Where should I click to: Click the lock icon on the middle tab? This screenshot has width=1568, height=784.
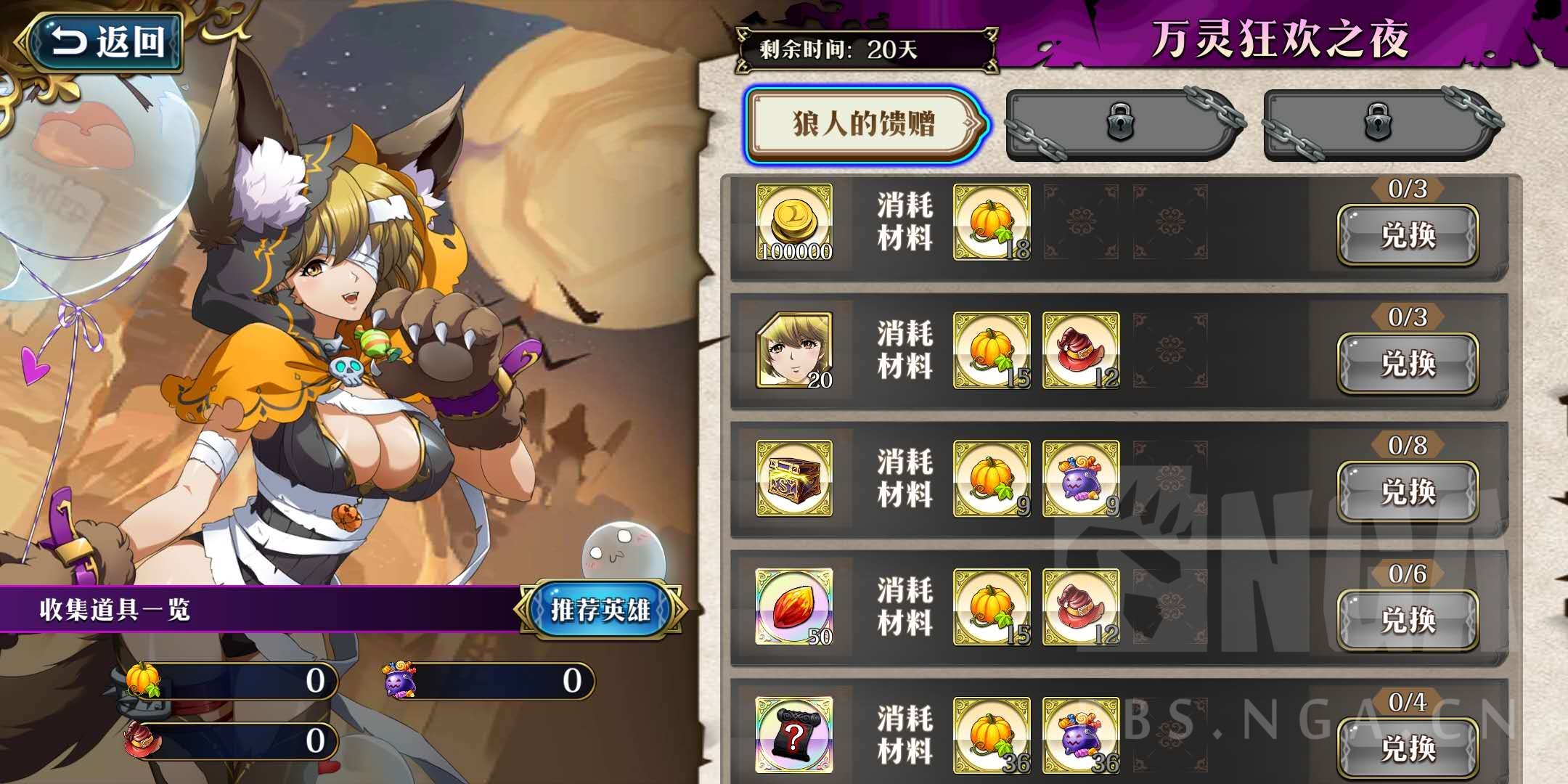click(x=1121, y=123)
